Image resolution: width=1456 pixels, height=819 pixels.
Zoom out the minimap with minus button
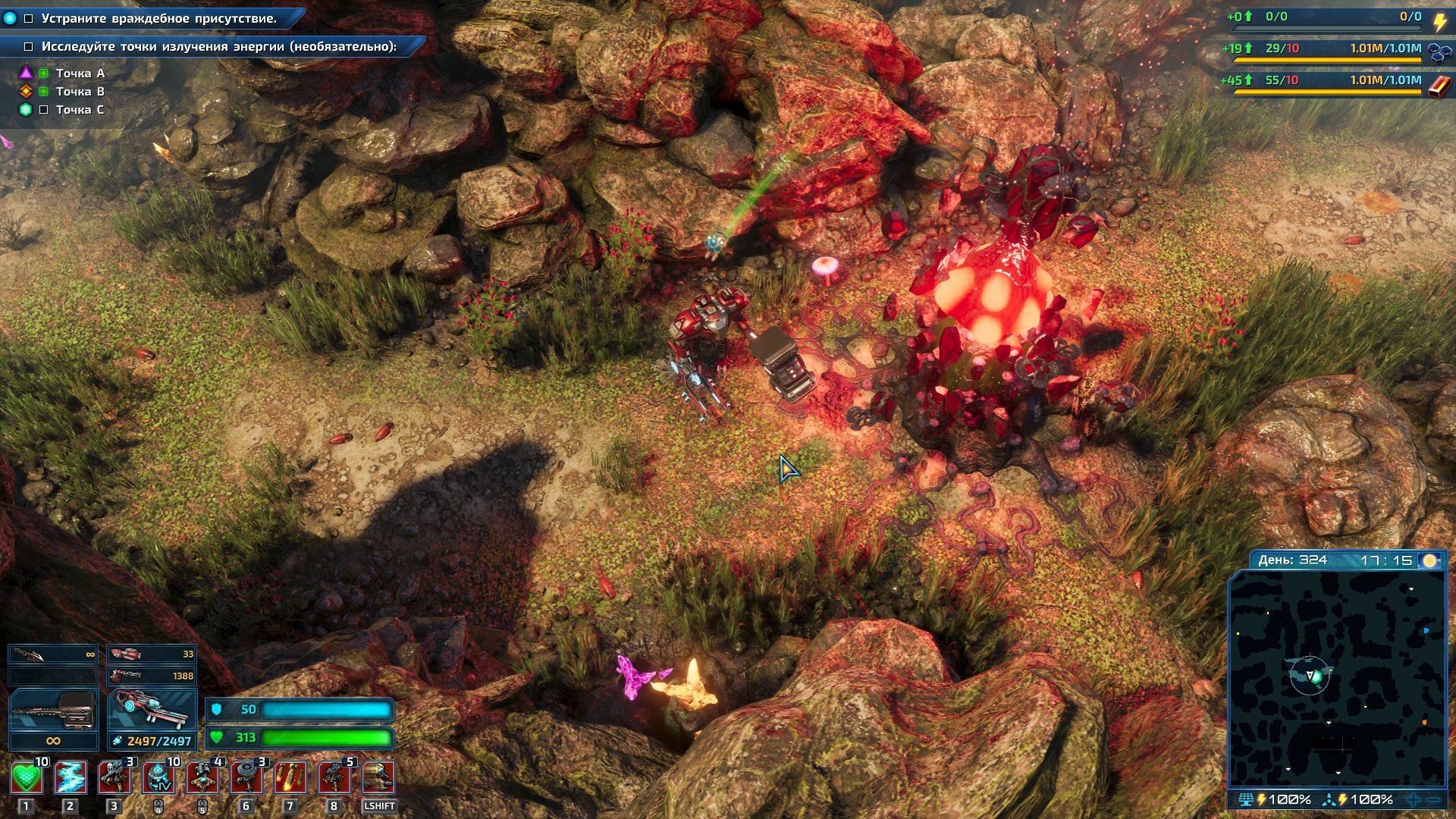click(1433, 799)
